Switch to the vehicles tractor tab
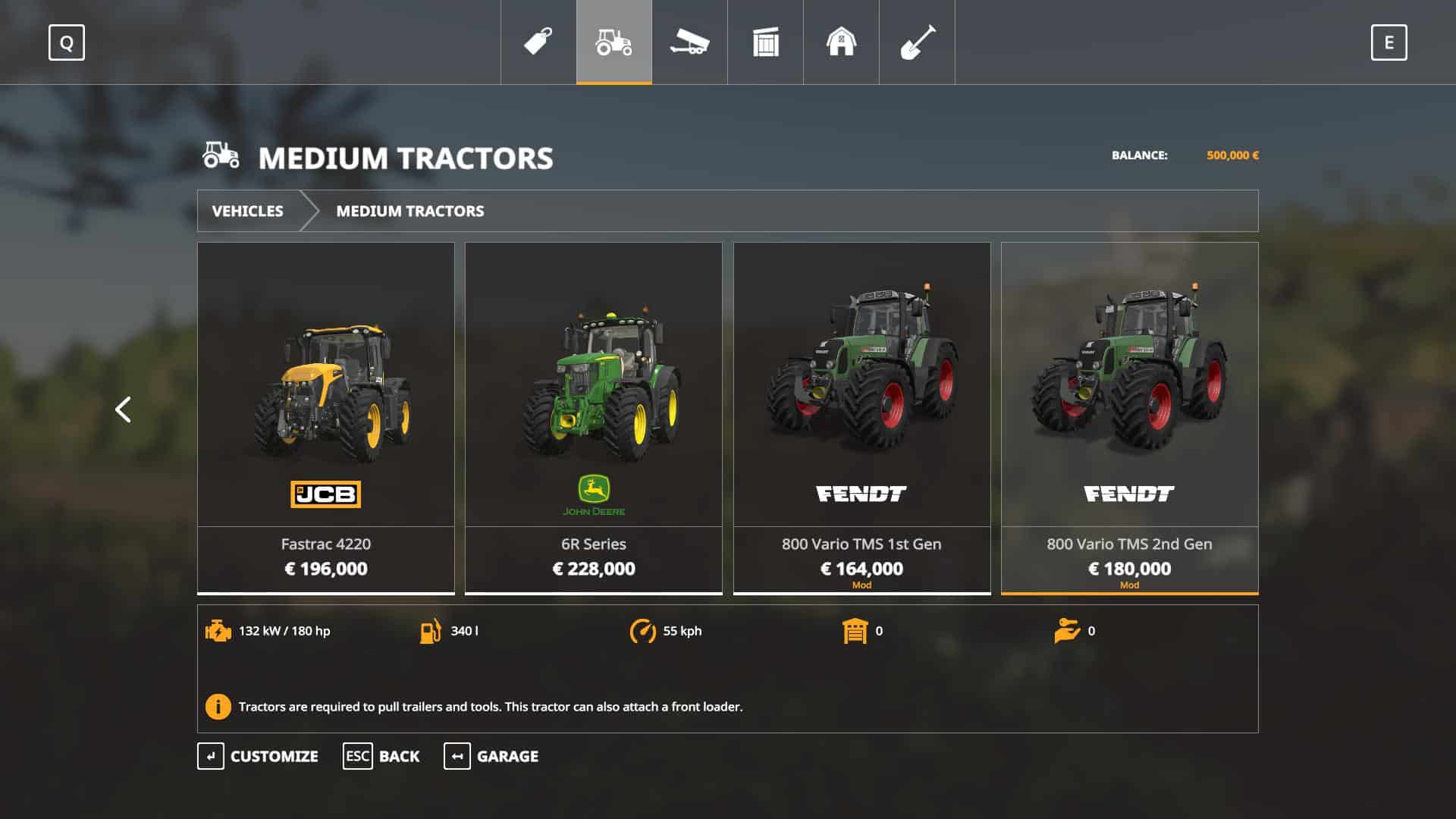 coord(614,42)
